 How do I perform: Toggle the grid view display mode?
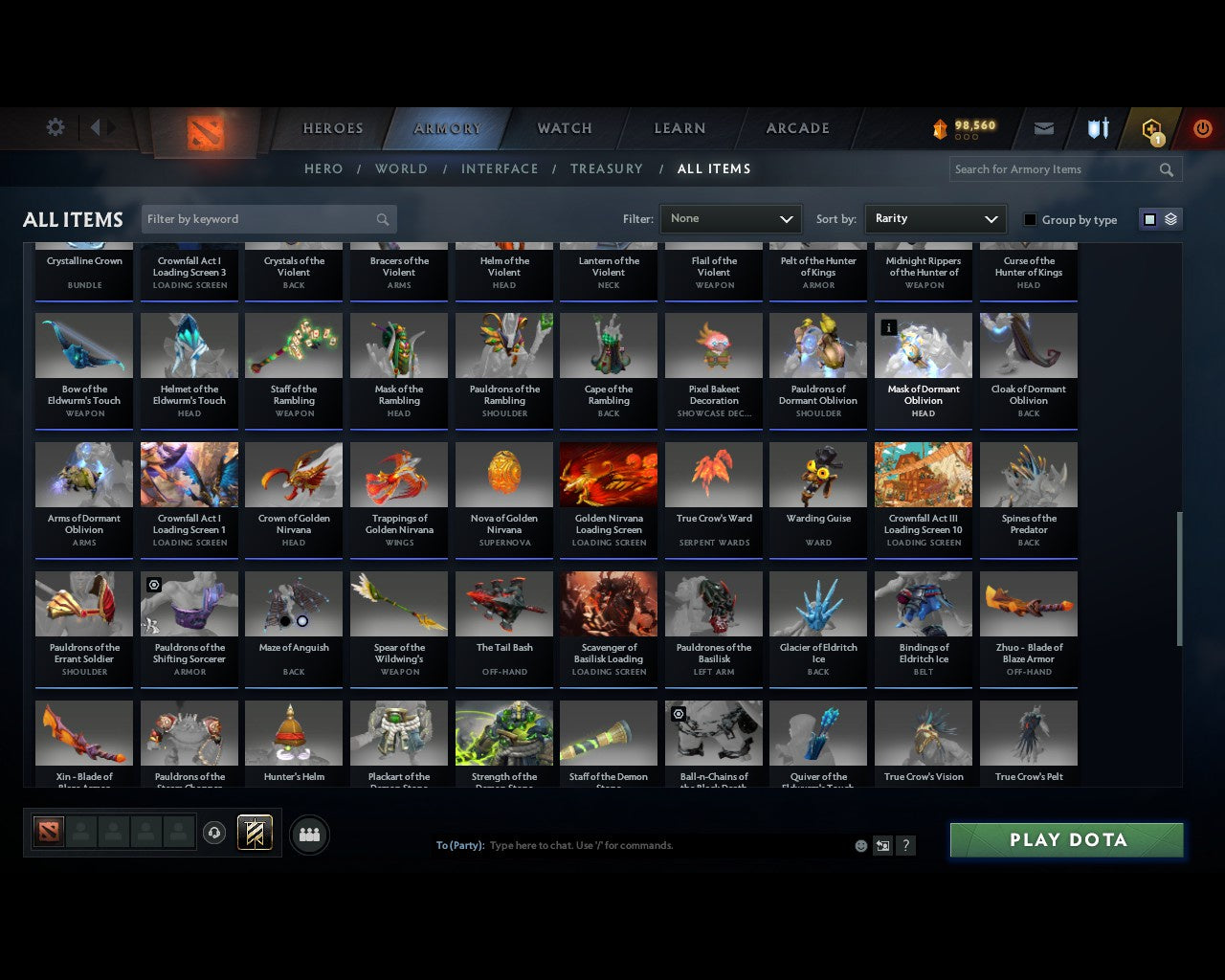point(1149,218)
